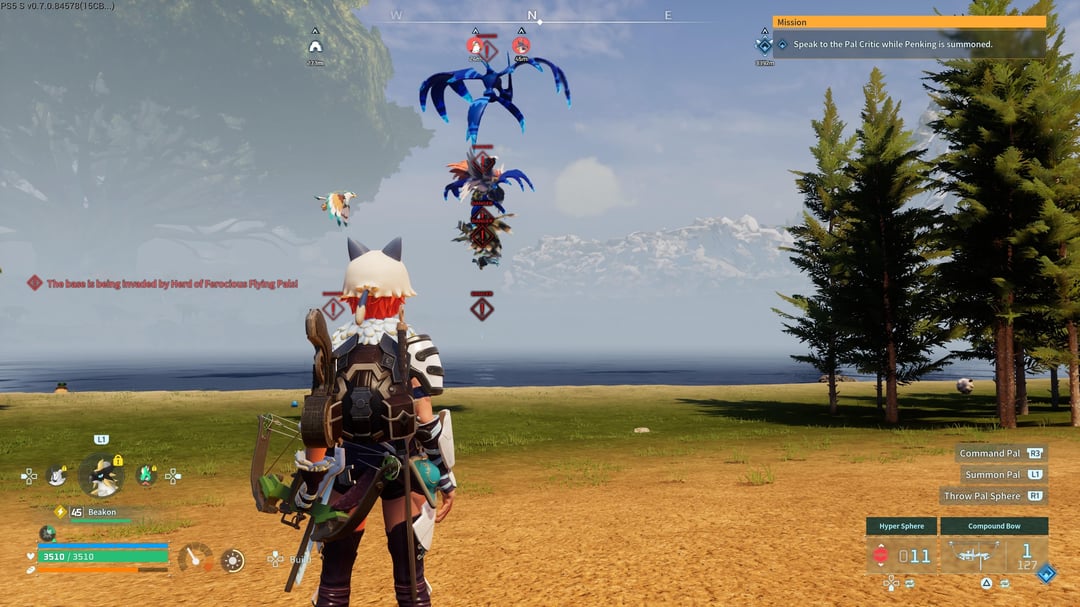Pick the green pal portrait beside Beakon

(146, 475)
